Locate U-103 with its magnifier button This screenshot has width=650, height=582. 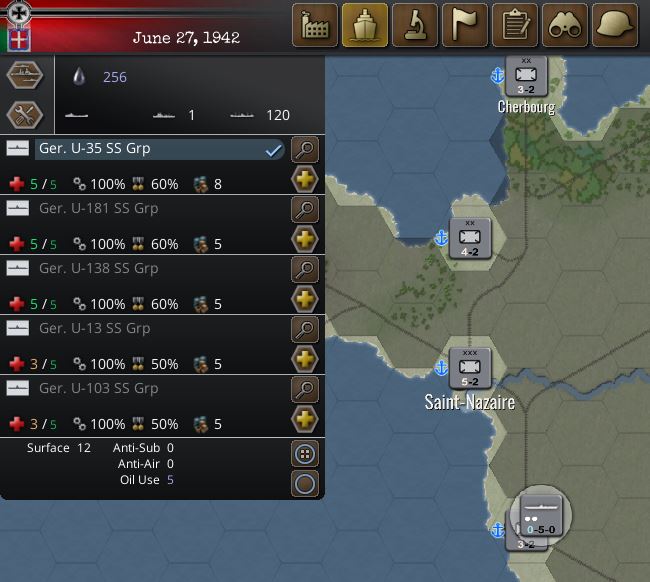[x=304, y=390]
